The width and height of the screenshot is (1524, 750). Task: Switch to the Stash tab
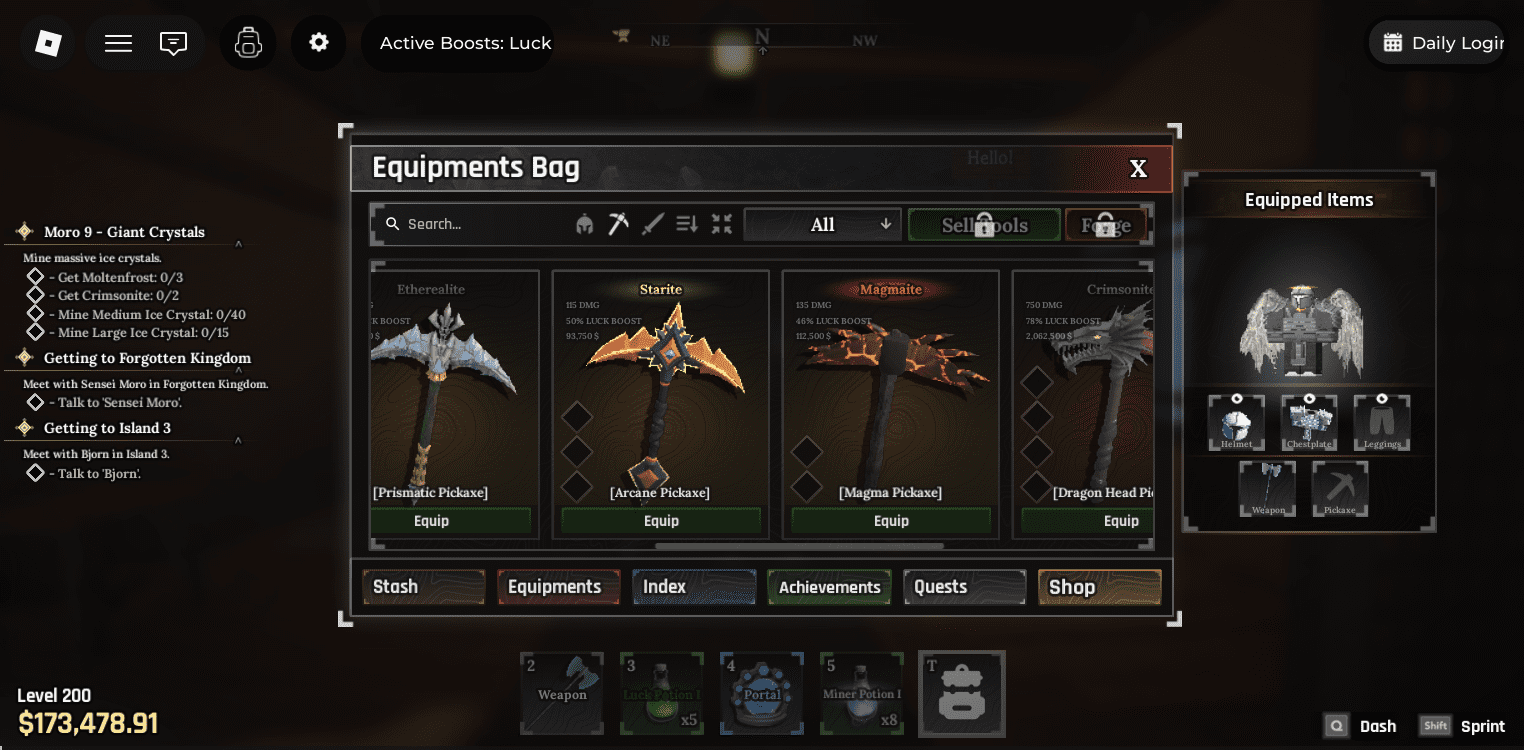tap(423, 587)
